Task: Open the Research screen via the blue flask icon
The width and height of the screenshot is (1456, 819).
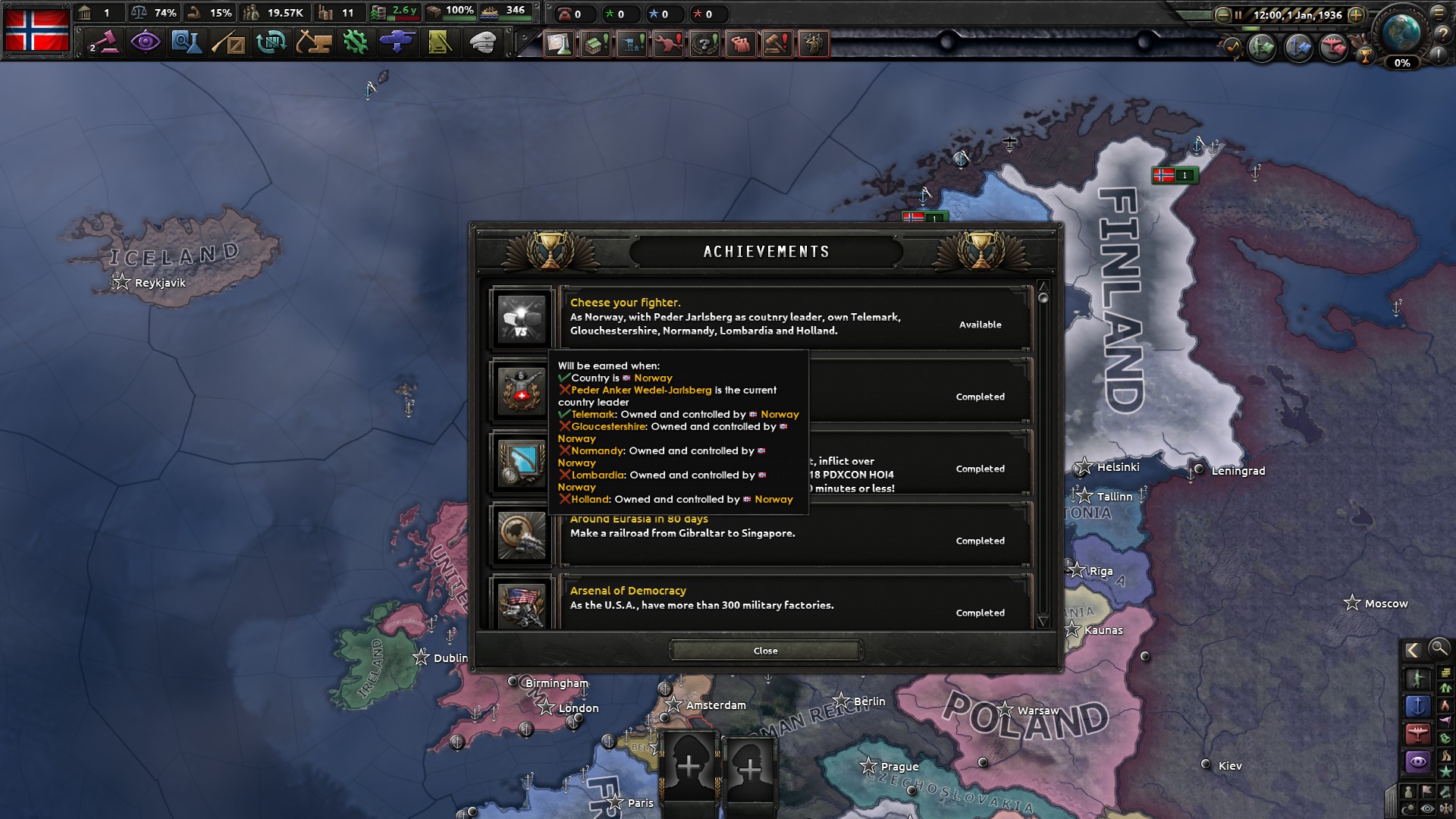Action: pos(187,43)
